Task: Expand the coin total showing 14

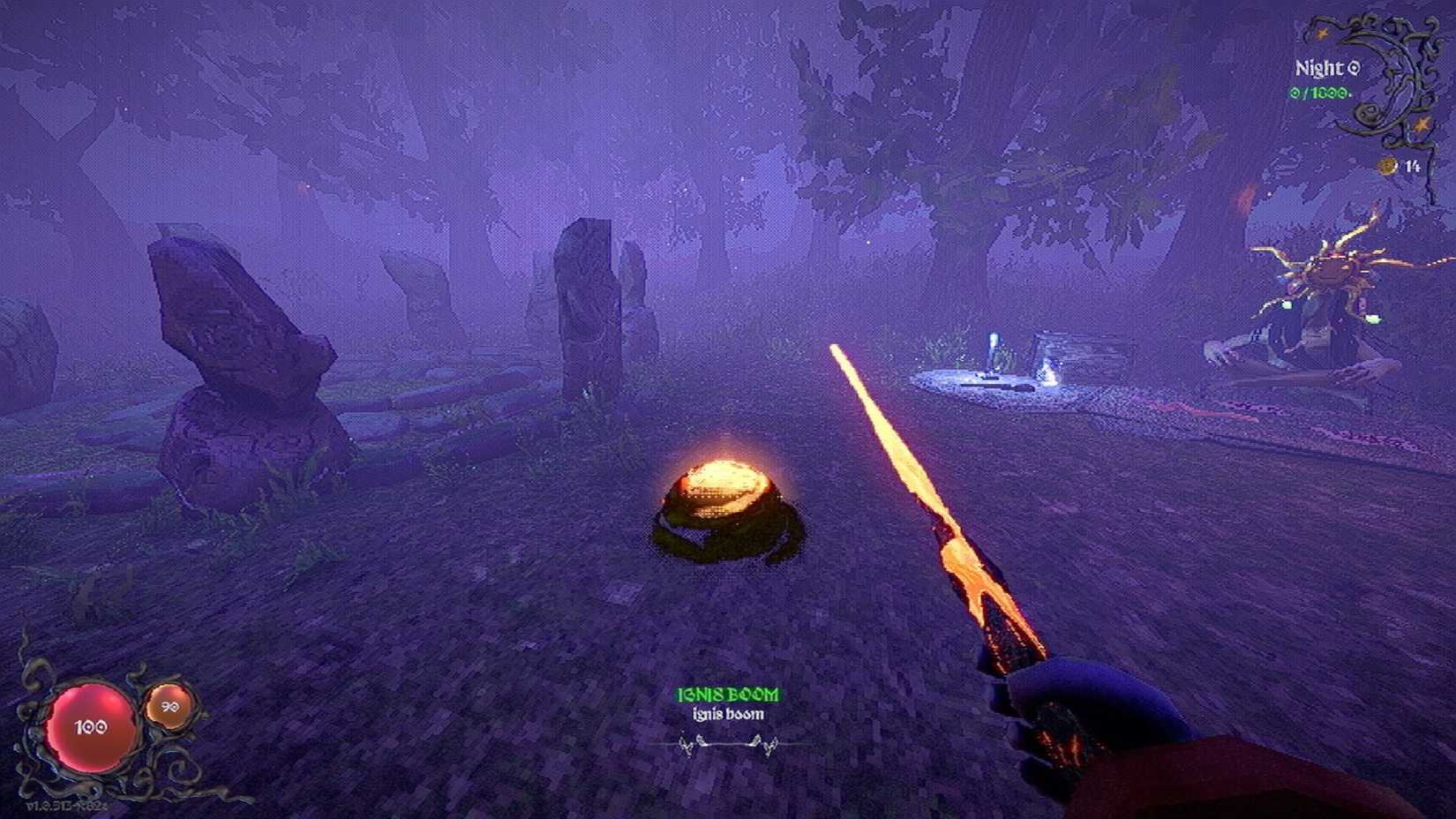Action: 1413,165
